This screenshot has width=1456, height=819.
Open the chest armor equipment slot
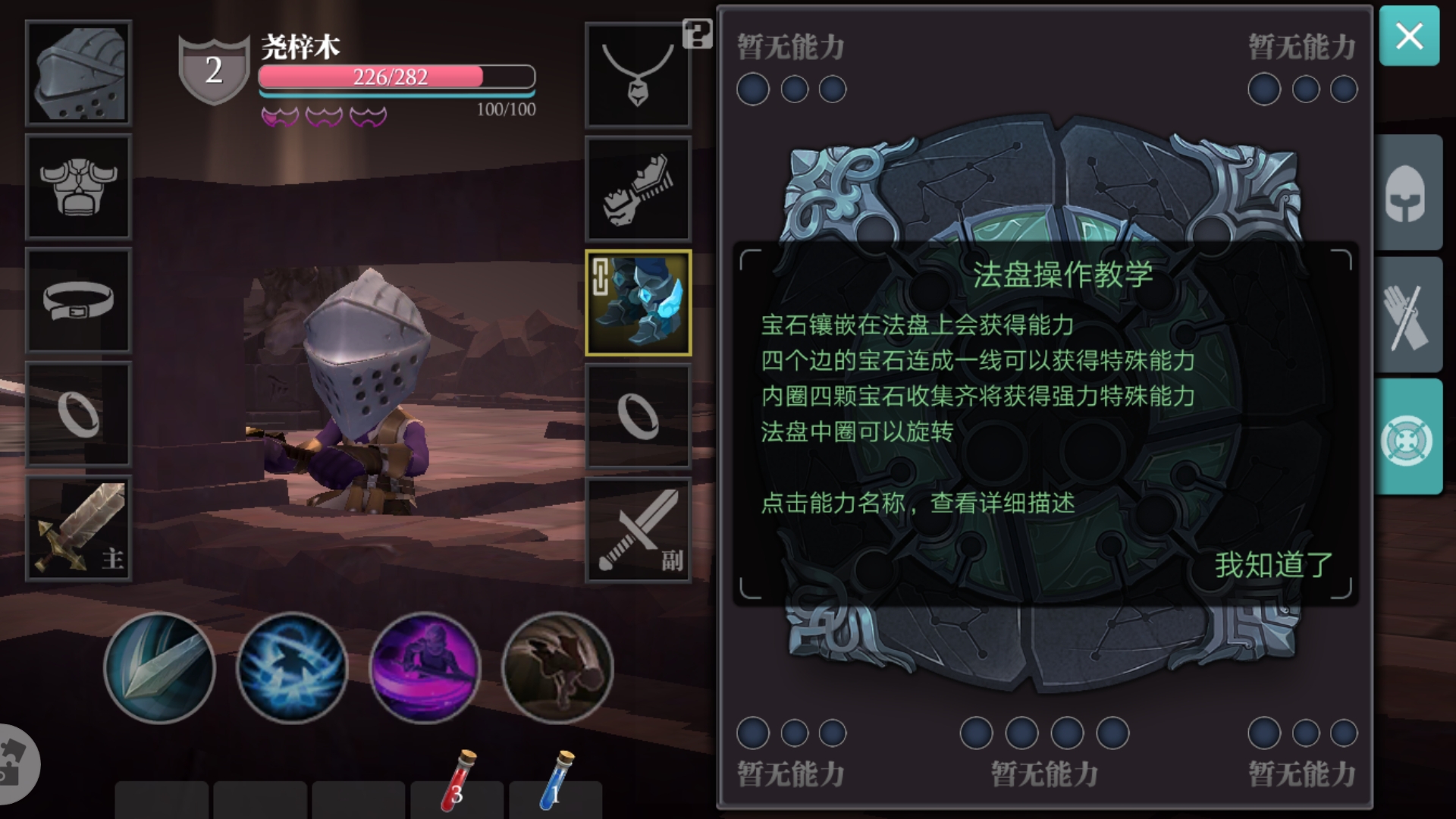78,187
